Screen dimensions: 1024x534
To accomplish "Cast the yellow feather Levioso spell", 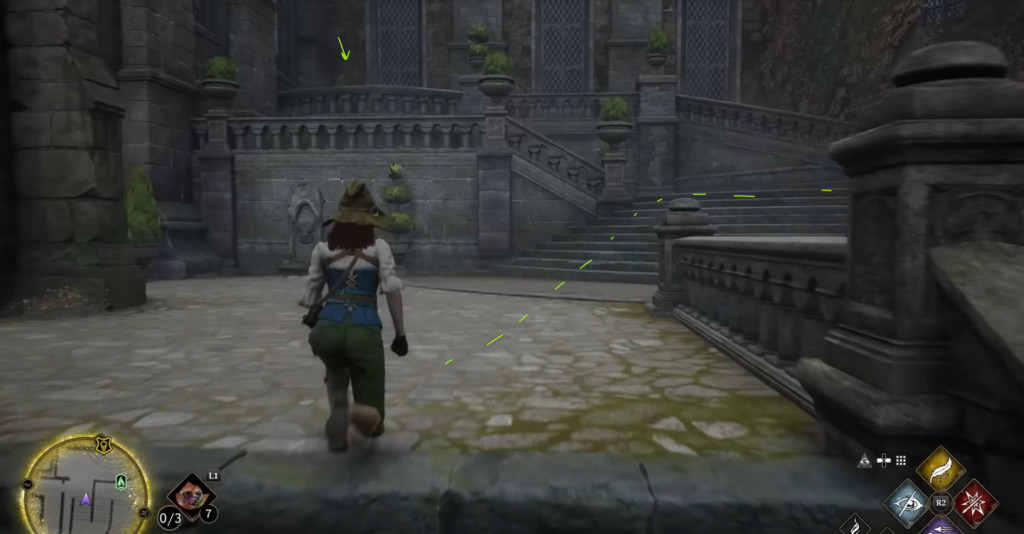I will click(x=940, y=468).
